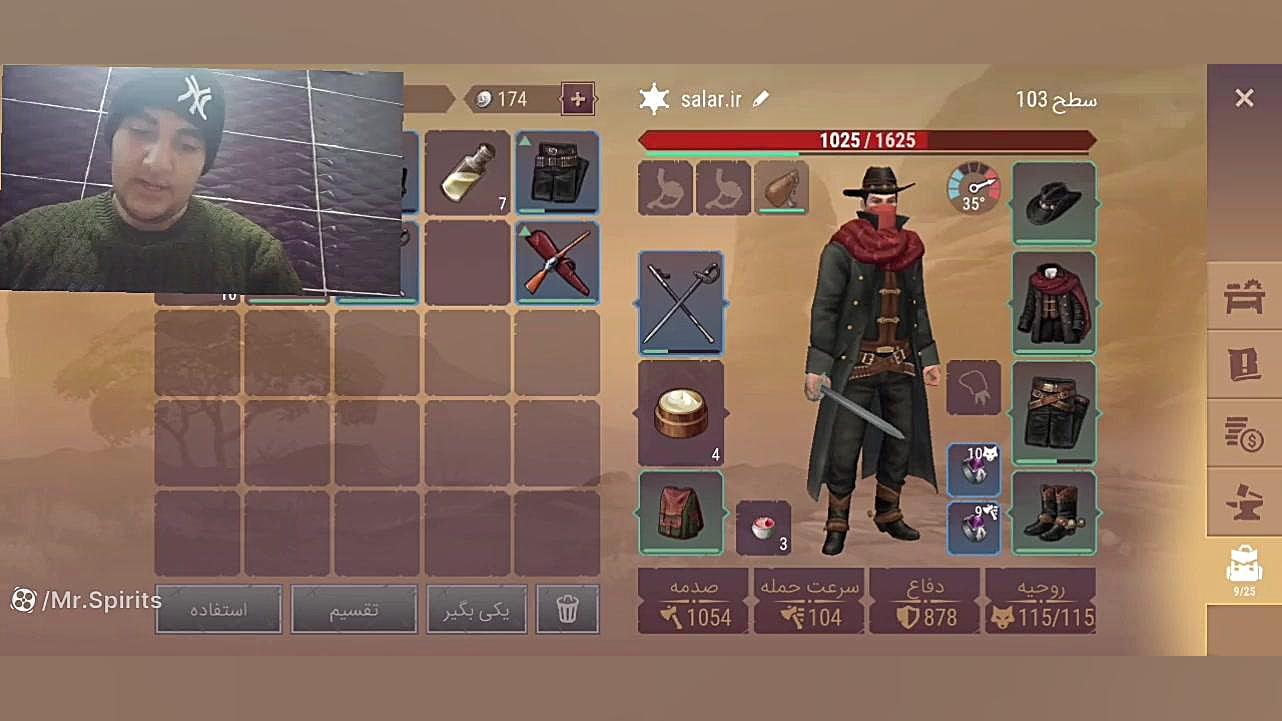Viewport: 1282px width, 721px height.
Task: Open the anvil blacksmith tab
Action: [x=1244, y=502]
